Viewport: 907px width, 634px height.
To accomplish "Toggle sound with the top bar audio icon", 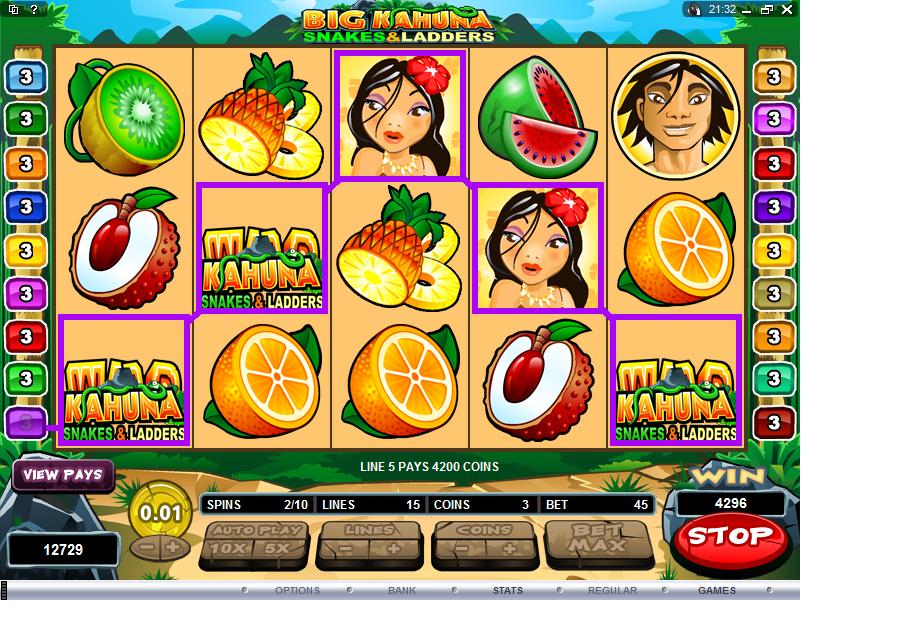I will 695,9.
